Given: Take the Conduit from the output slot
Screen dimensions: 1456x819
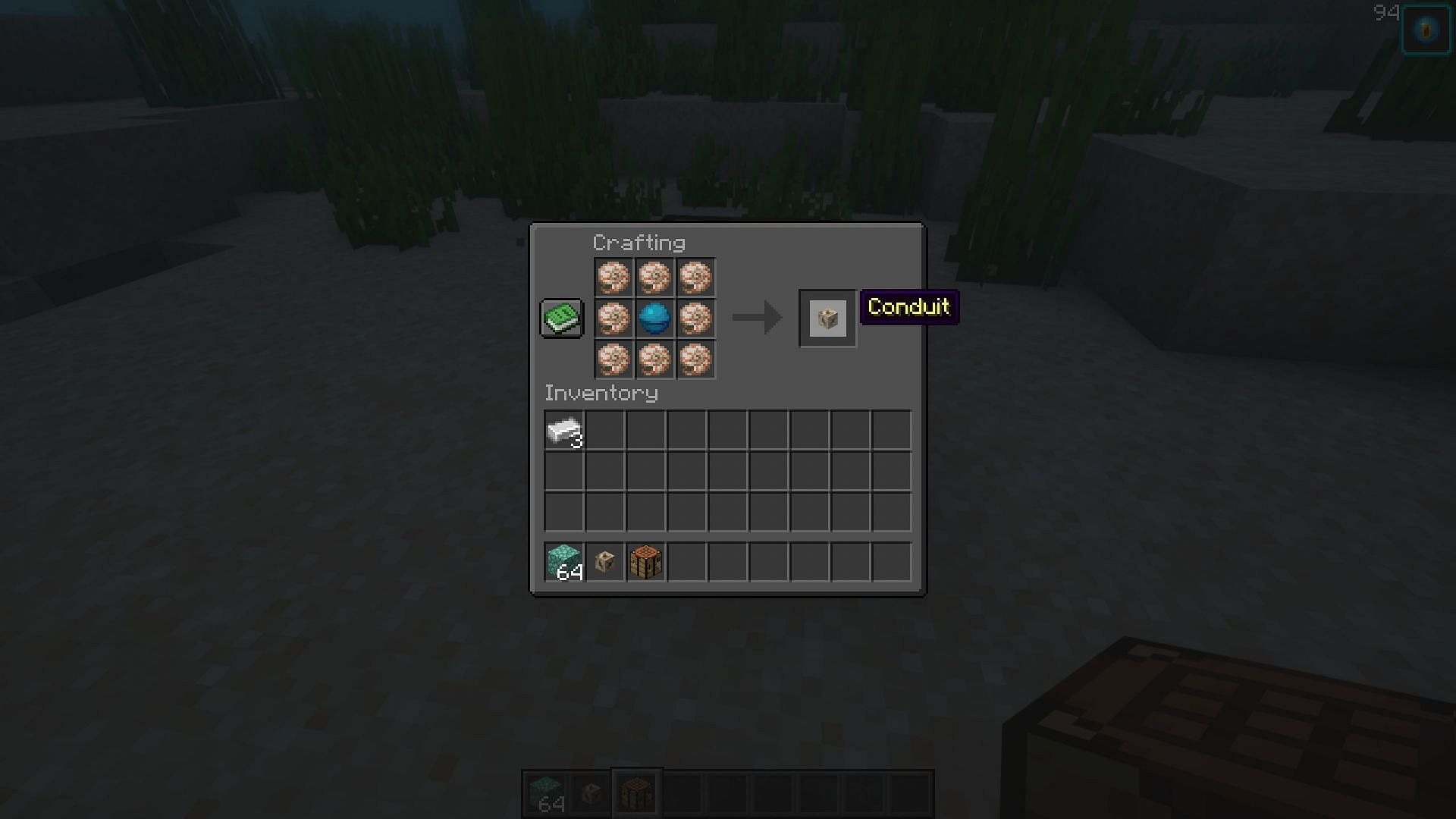Looking at the screenshot, I should tap(828, 318).
